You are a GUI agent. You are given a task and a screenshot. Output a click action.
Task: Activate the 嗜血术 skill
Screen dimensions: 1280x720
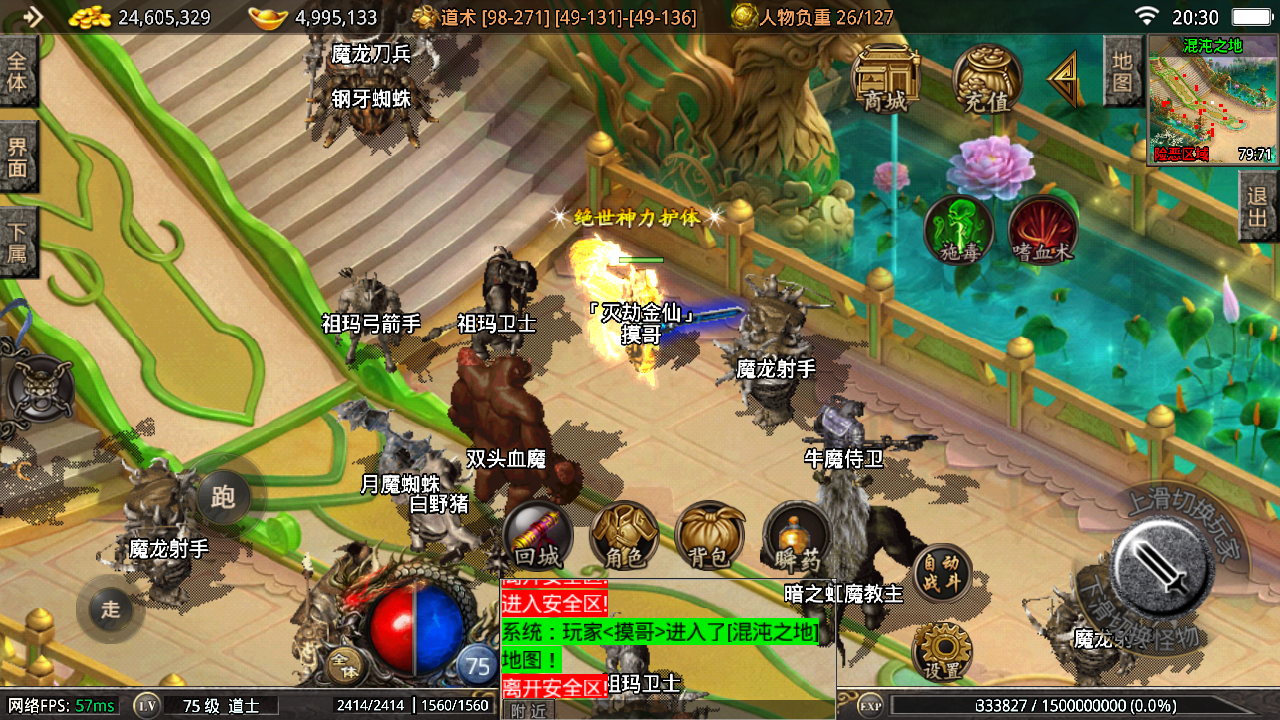(1042, 230)
